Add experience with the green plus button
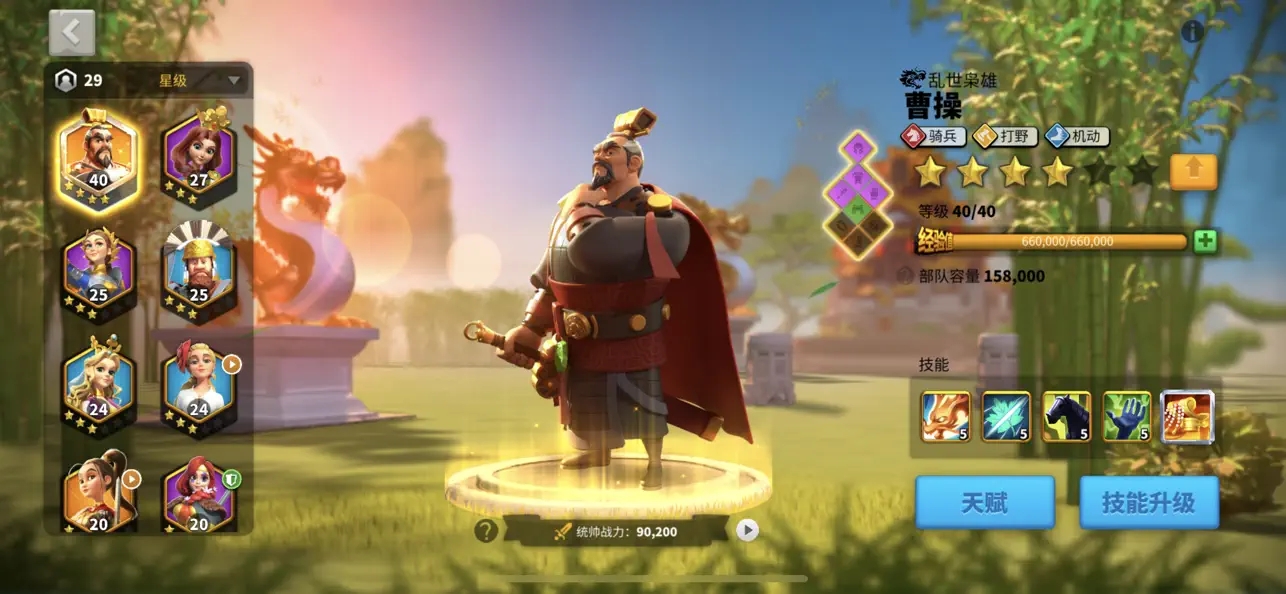Image resolution: width=1286 pixels, height=594 pixels. click(x=1205, y=241)
